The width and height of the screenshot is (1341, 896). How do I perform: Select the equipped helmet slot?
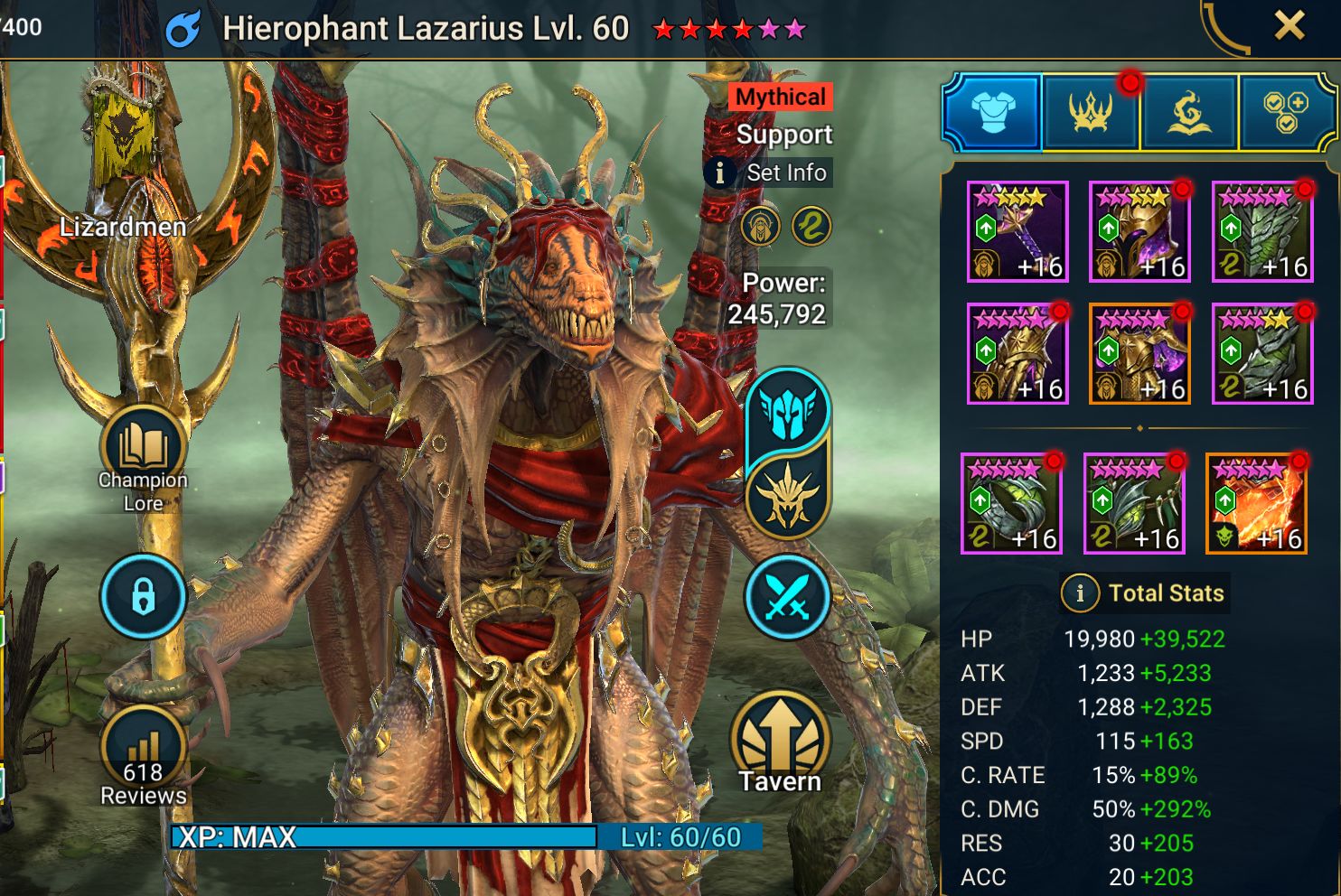1139,232
